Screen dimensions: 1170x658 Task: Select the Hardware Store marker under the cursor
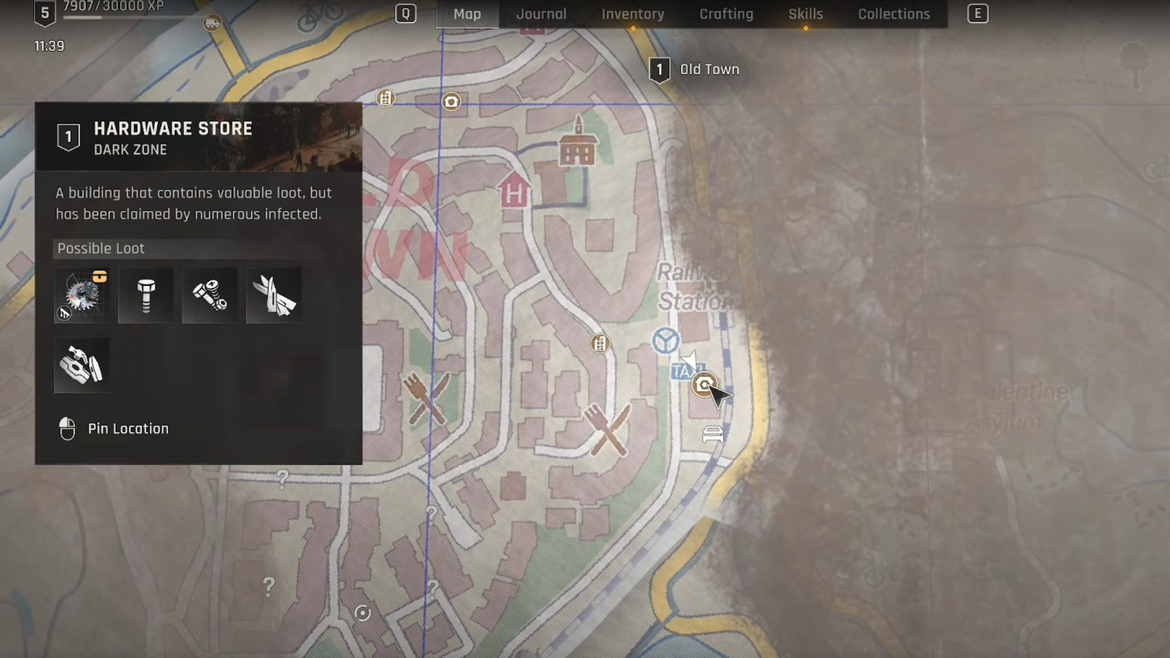point(704,384)
